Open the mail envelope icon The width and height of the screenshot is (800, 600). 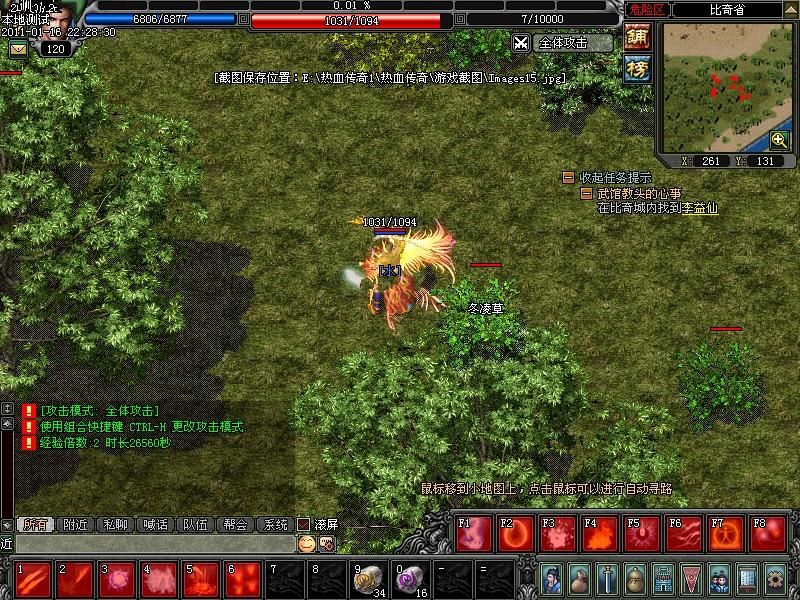pos(18,49)
